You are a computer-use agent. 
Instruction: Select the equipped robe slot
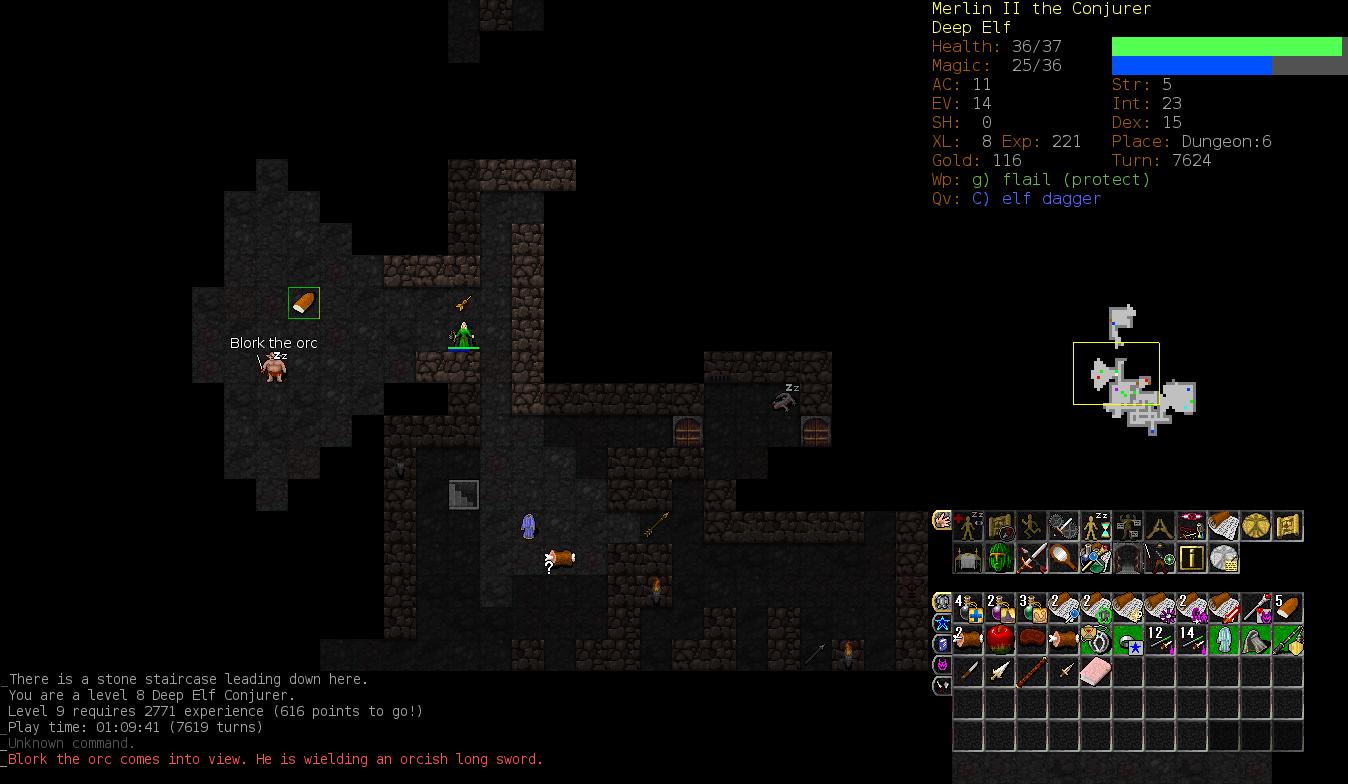point(1223,640)
